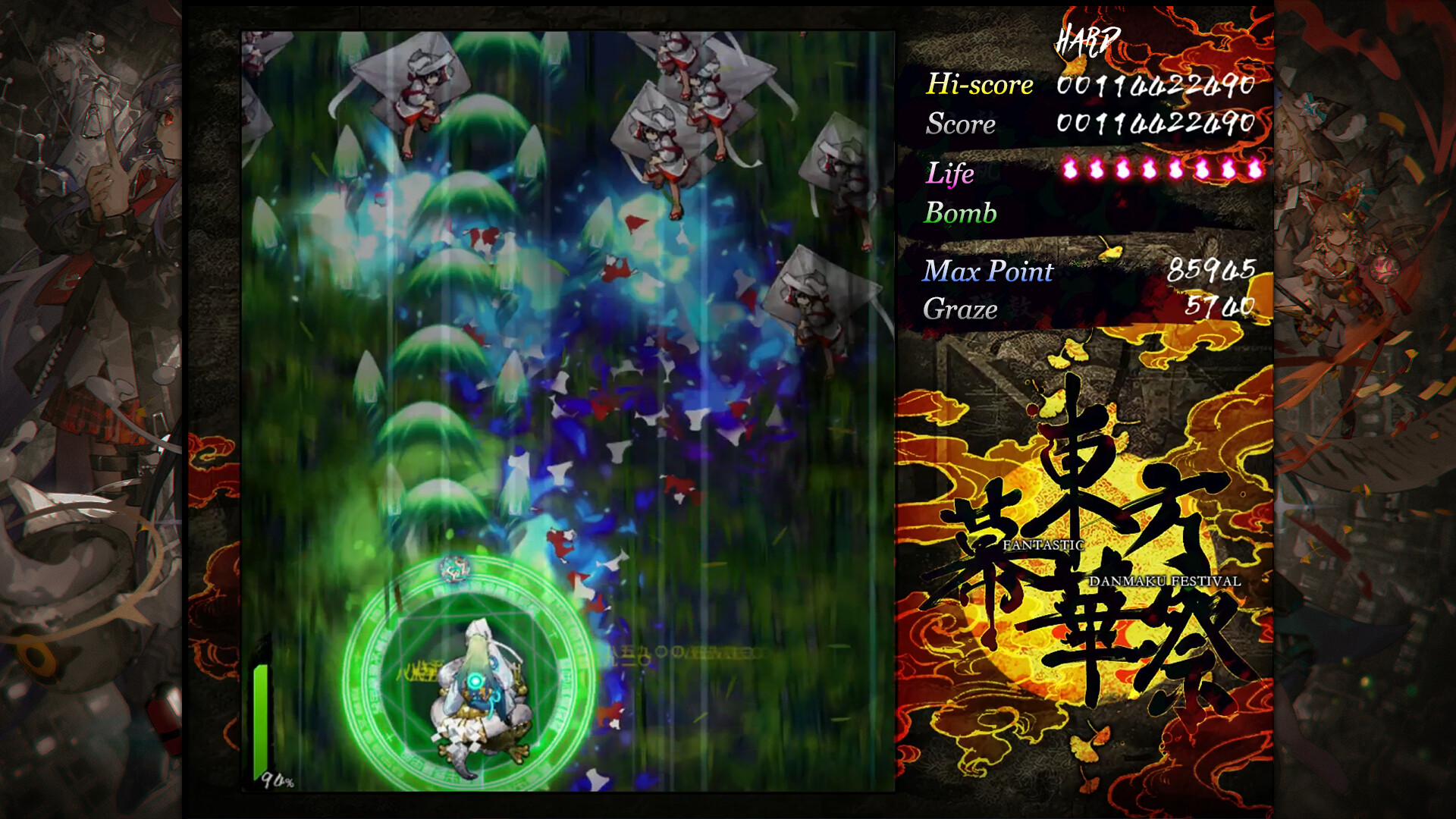Viewport: 1456px width, 819px height.
Task: Click the Graze value 5740
Action: (x=1222, y=309)
